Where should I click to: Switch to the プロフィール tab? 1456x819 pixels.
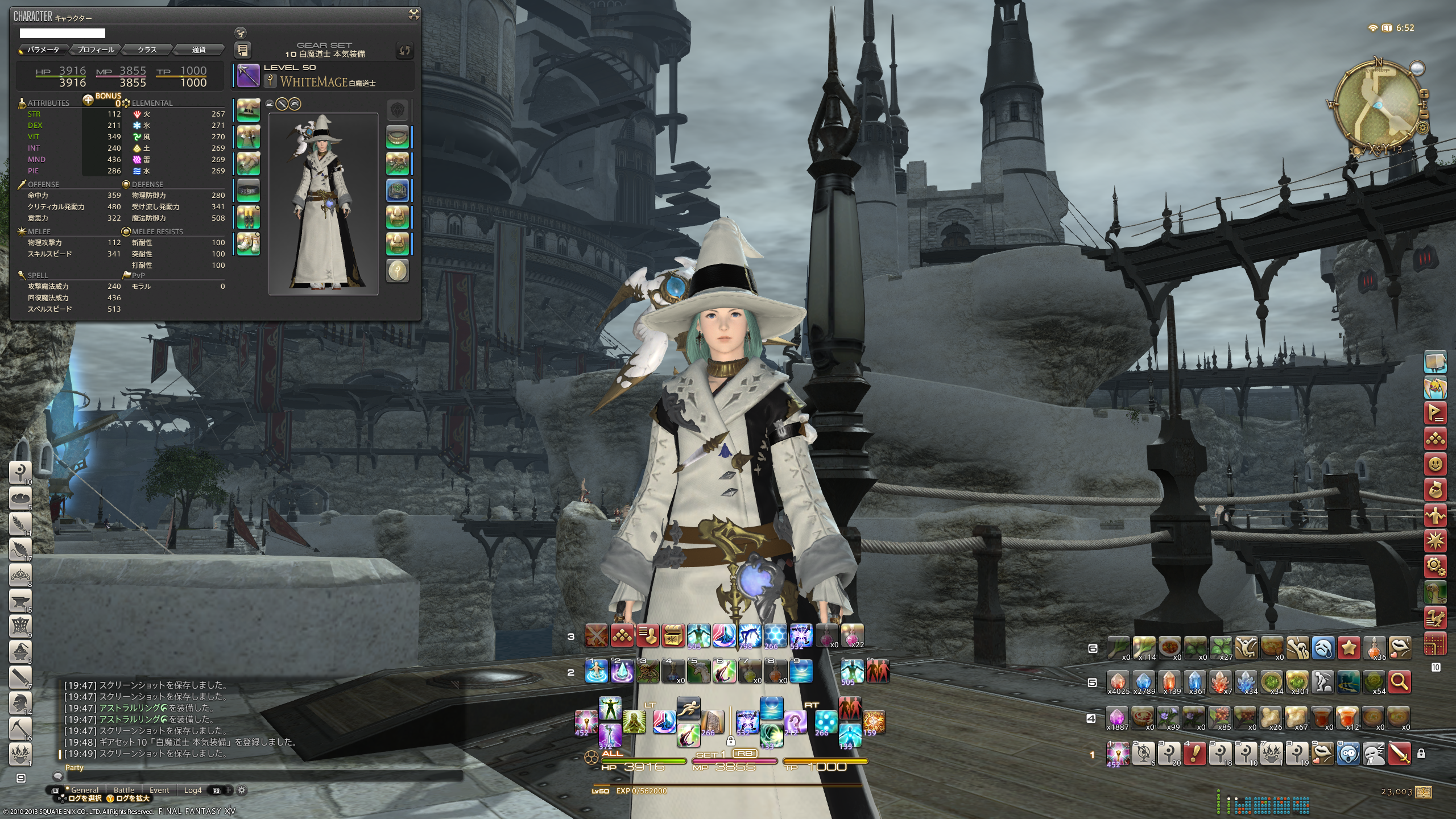coord(95,50)
